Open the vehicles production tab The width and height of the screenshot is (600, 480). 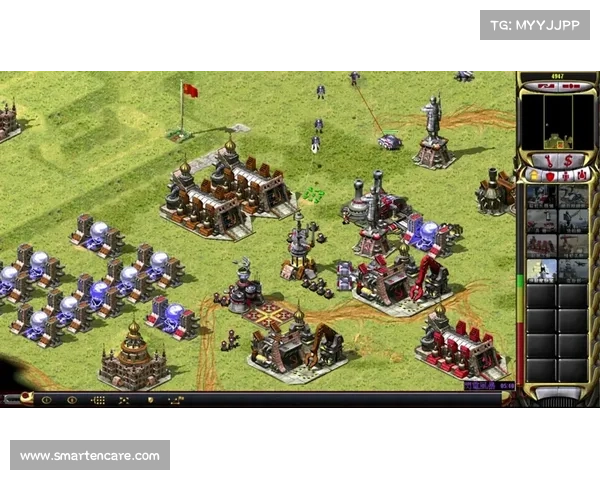(582, 176)
